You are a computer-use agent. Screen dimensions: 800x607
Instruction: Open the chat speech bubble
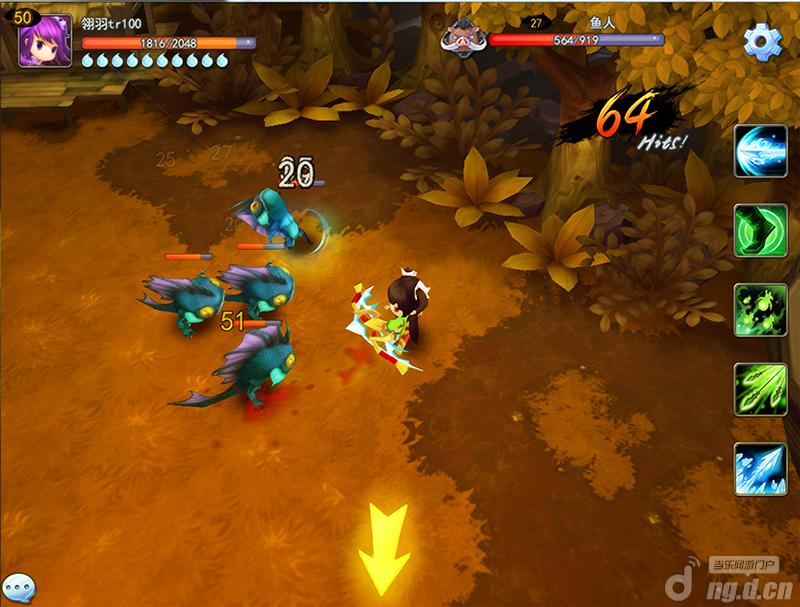tap(17, 587)
